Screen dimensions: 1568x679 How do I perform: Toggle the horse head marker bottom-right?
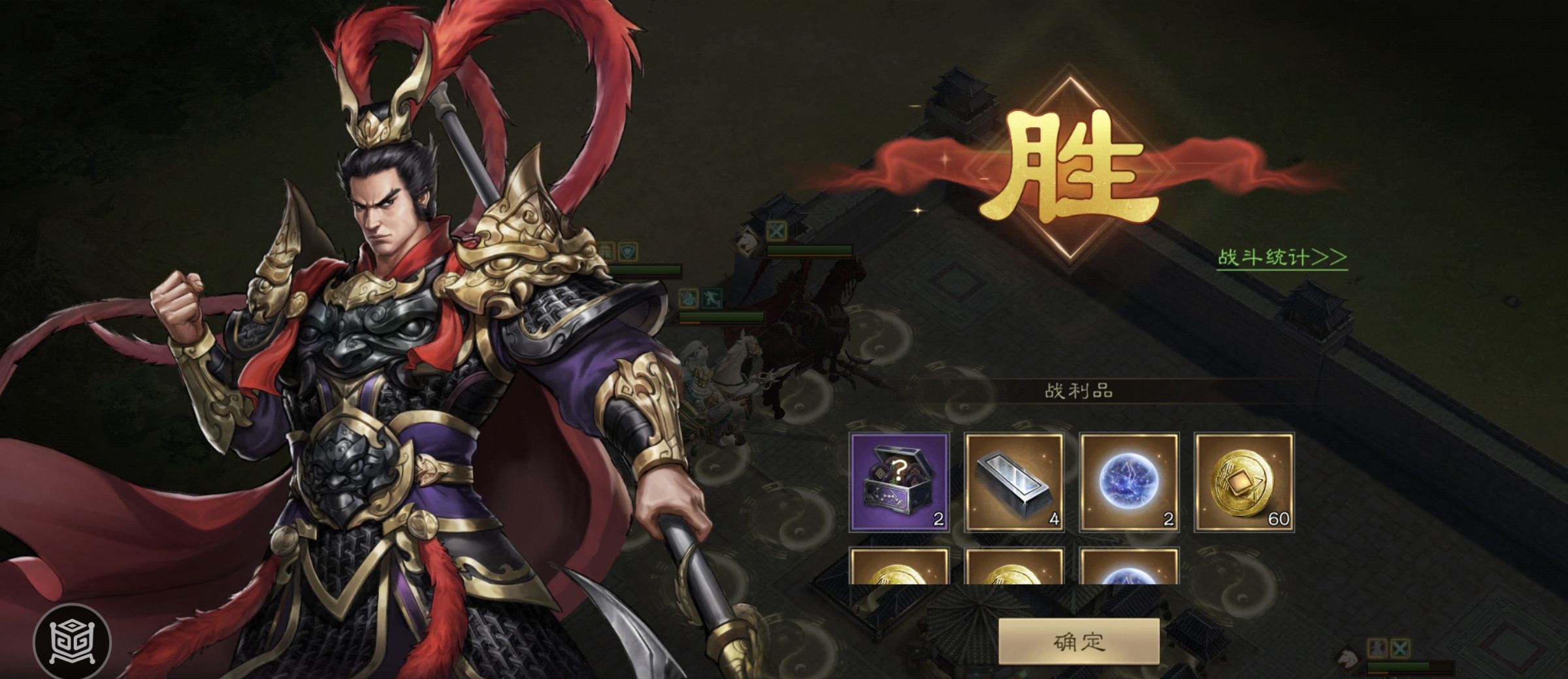pyautogui.click(x=1348, y=658)
